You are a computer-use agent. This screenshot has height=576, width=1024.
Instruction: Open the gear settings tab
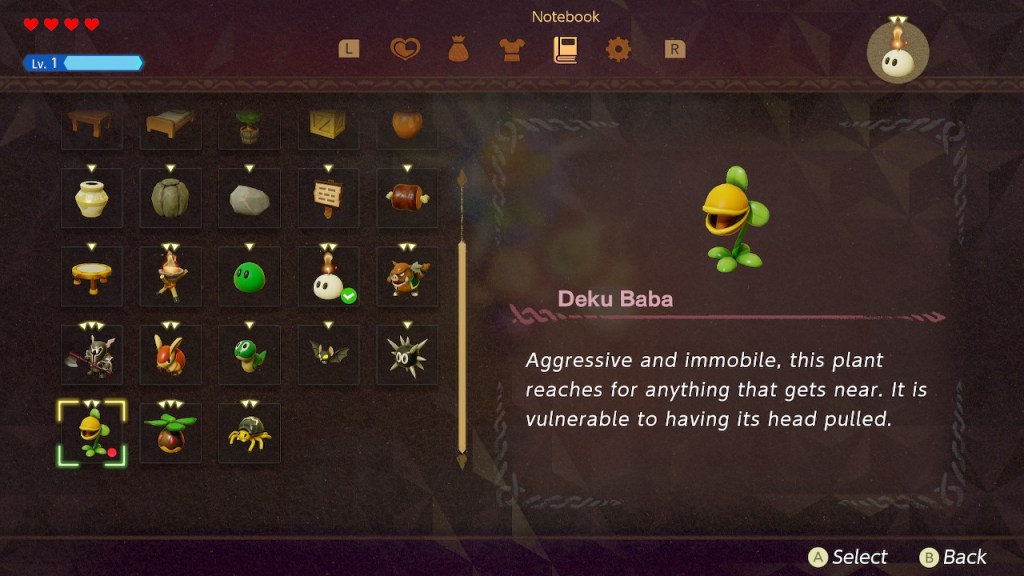[618, 49]
